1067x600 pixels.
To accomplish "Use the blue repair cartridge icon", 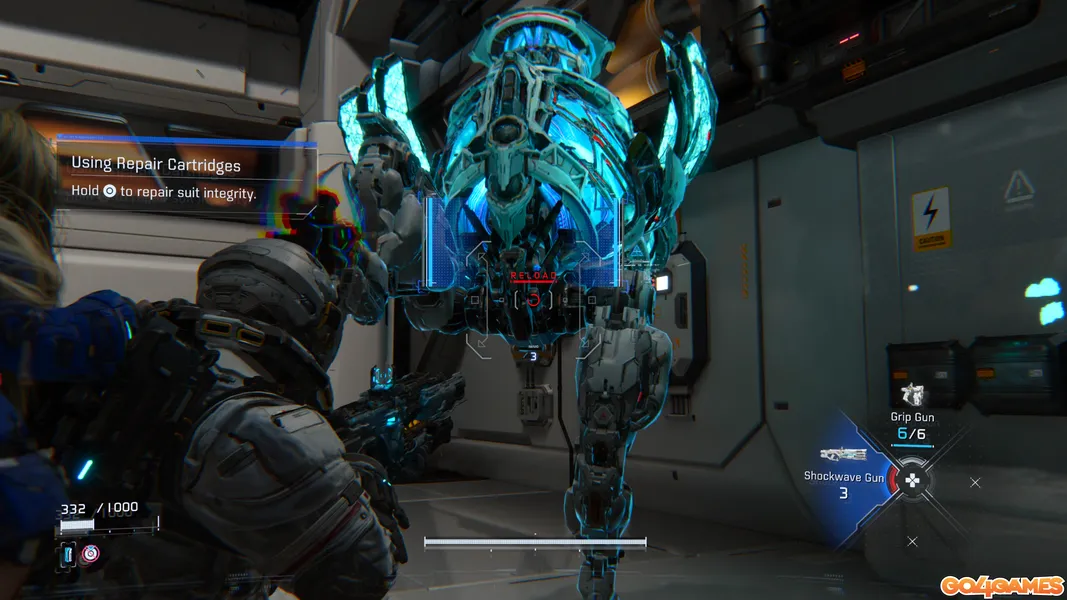I will (68, 553).
